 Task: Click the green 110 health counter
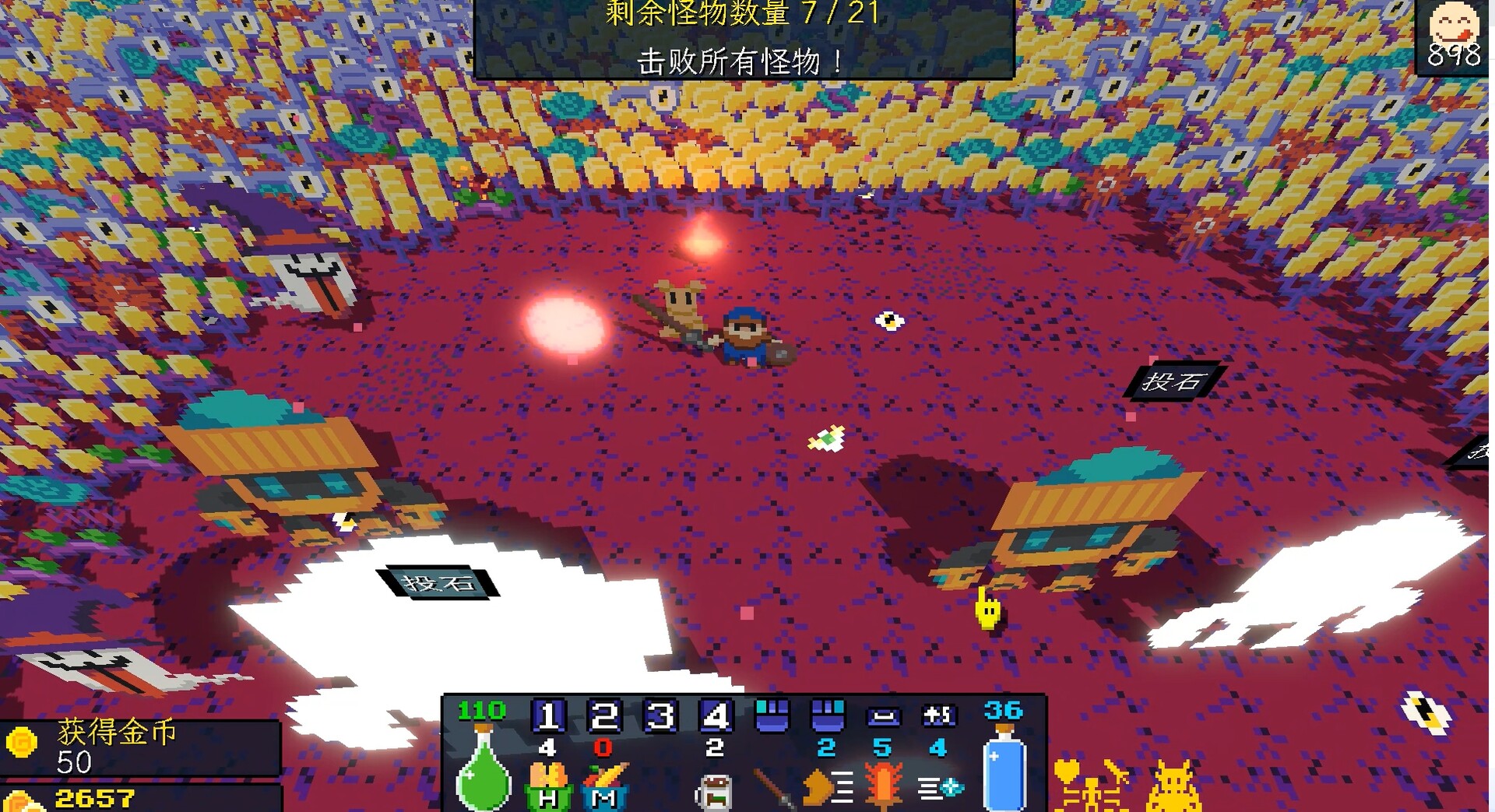coord(481,710)
